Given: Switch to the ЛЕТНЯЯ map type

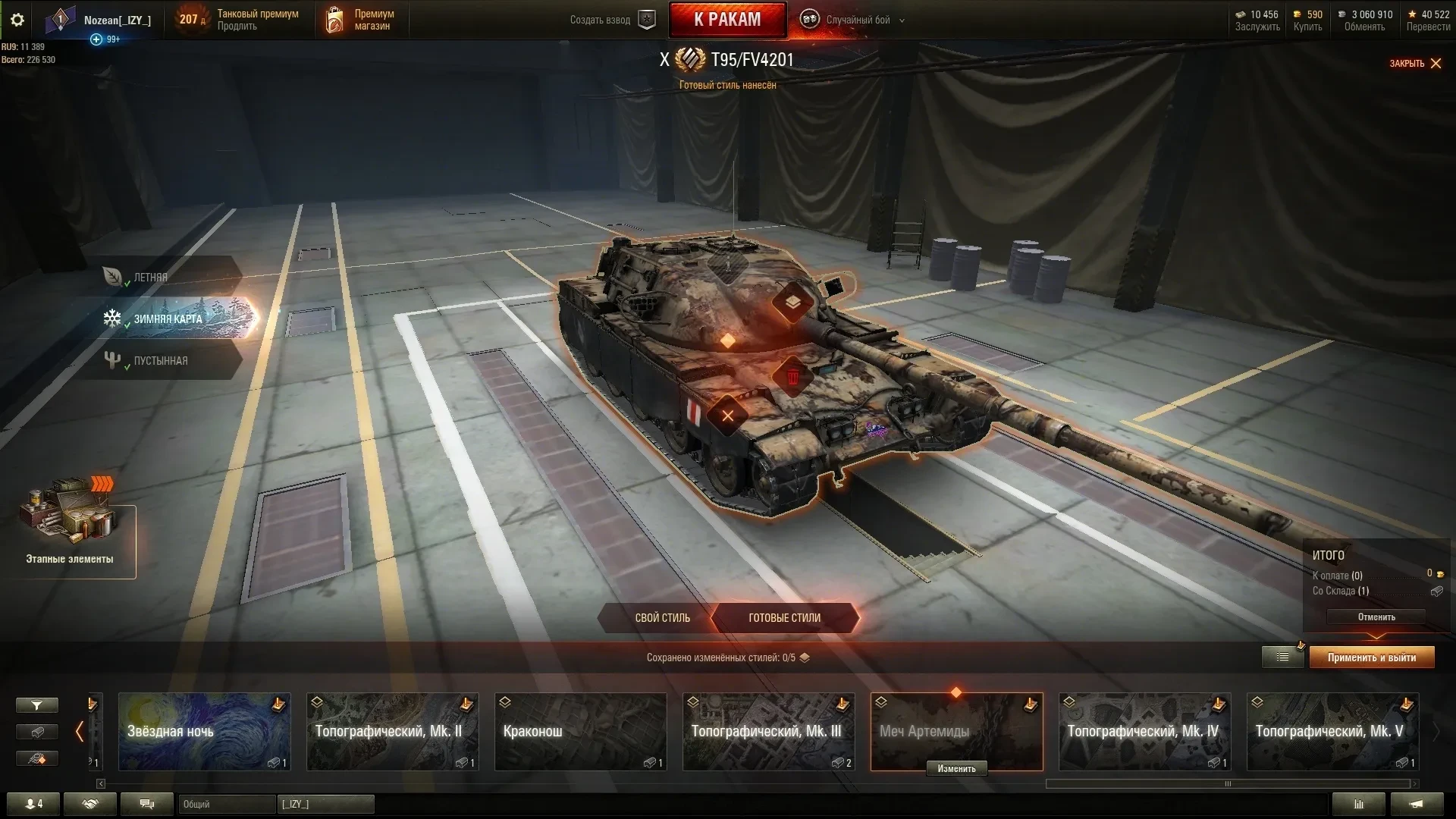Looking at the screenshot, I should click(x=151, y=278).
